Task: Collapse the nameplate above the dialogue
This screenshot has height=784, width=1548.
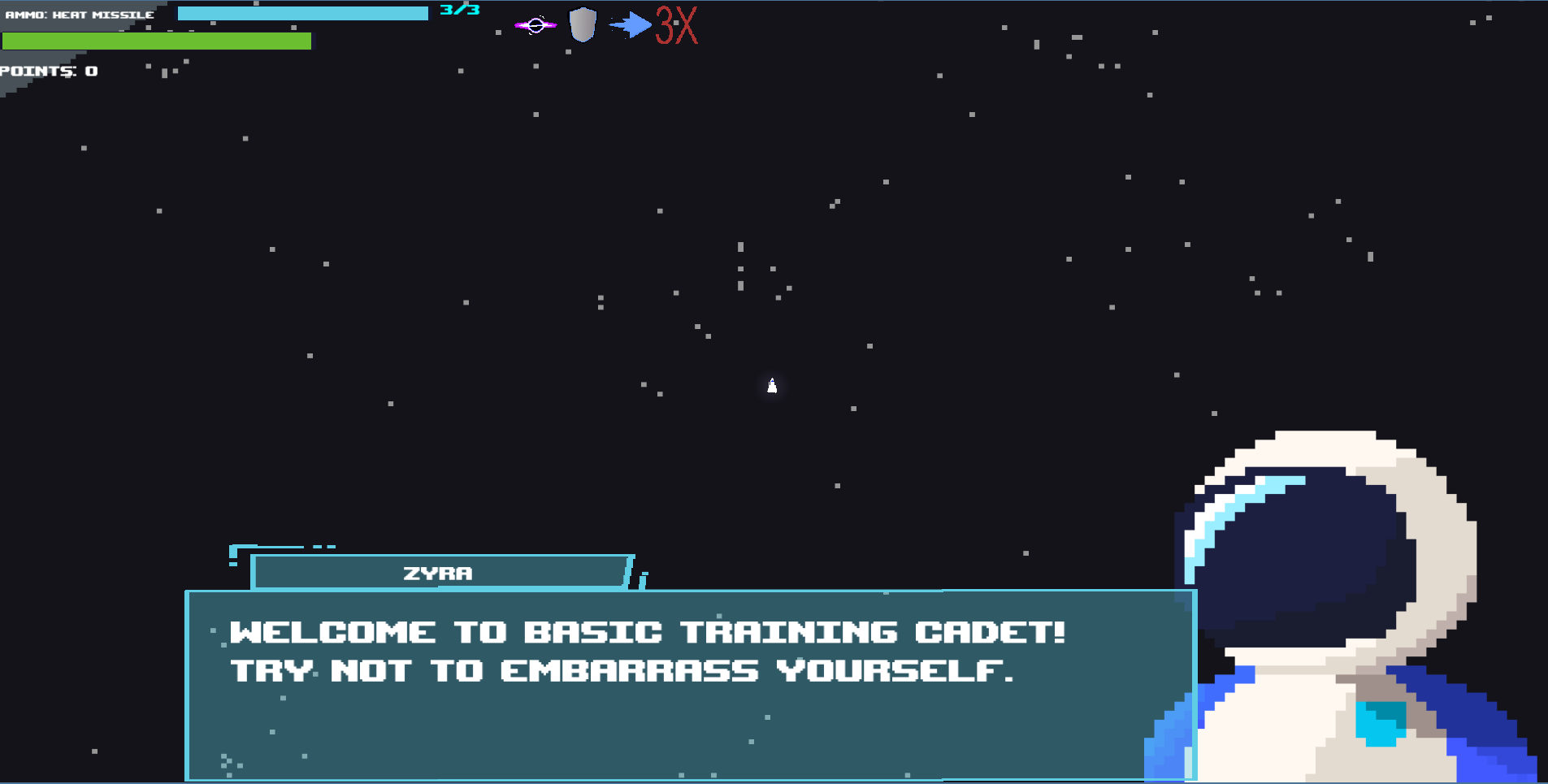Action: (439, 573)
